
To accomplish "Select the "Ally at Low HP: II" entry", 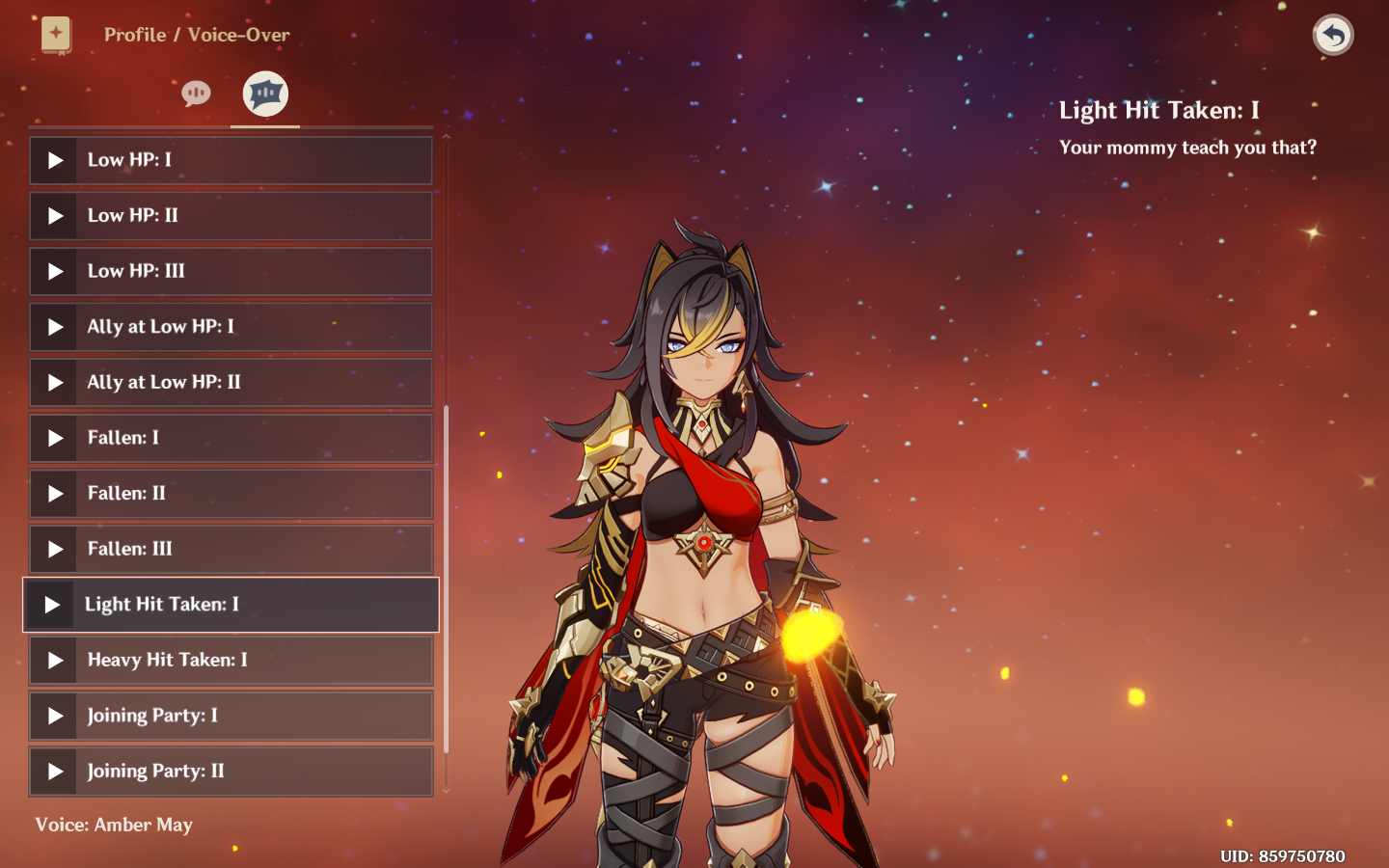I will coord(231,382).
